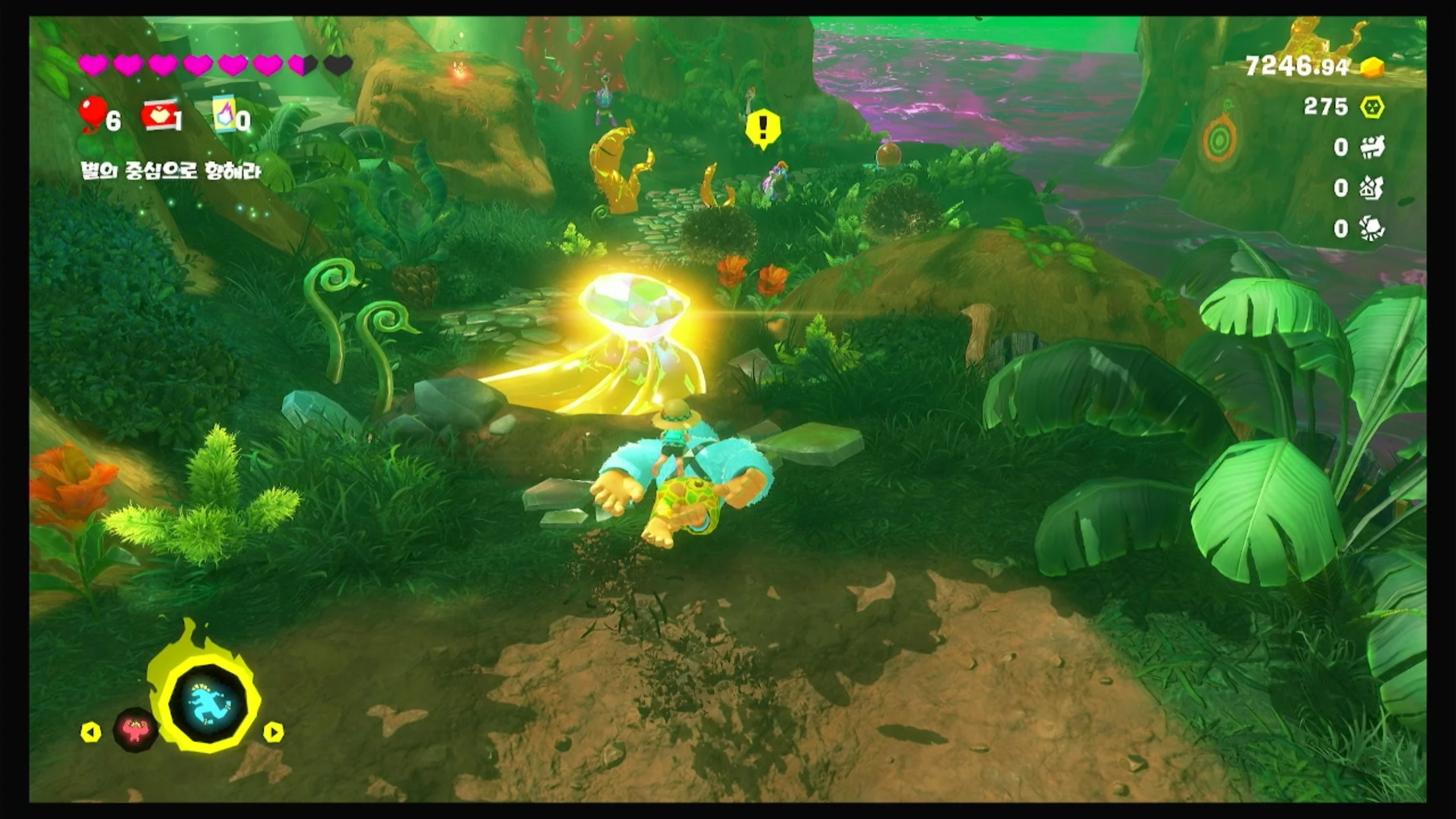Click the first fossil collectible icon
Viewport: 1456px width, 819px height.
(1372, 147)
